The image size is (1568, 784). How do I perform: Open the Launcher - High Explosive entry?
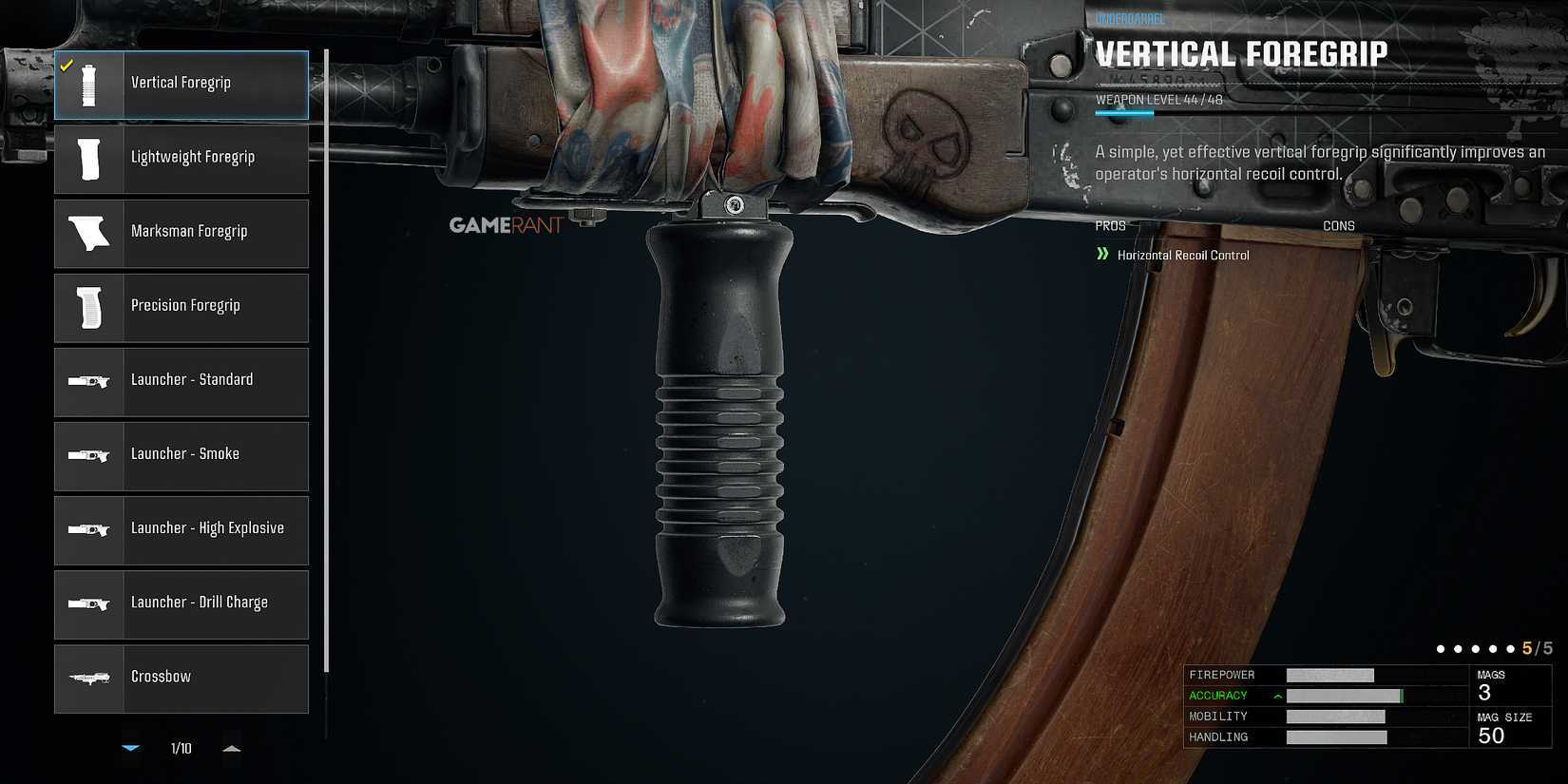point(88,529)
